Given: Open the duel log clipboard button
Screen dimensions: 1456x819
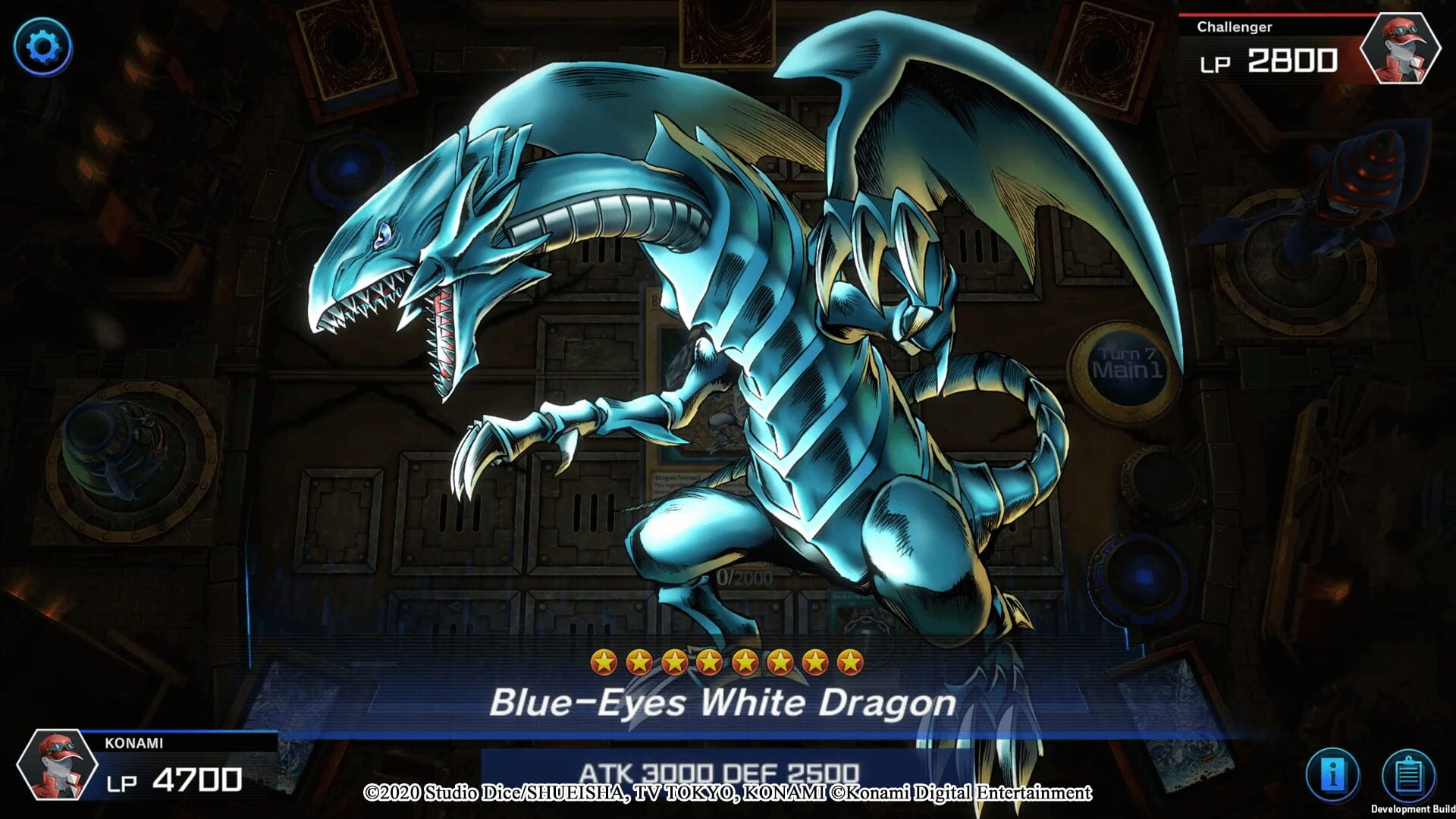Looking at the screenshot, I should tap(1408, 775).
